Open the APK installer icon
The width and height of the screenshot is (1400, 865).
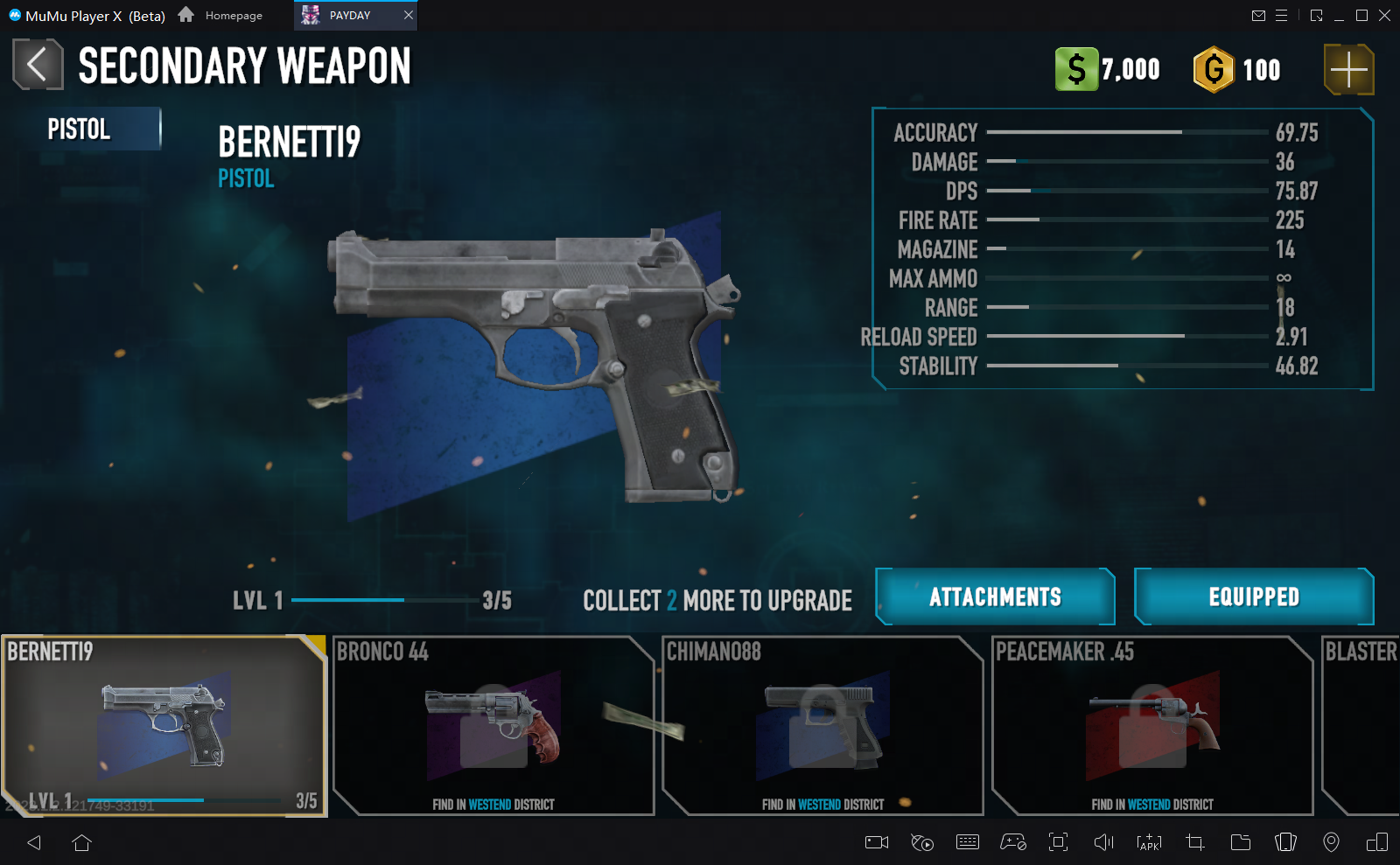1149,842
